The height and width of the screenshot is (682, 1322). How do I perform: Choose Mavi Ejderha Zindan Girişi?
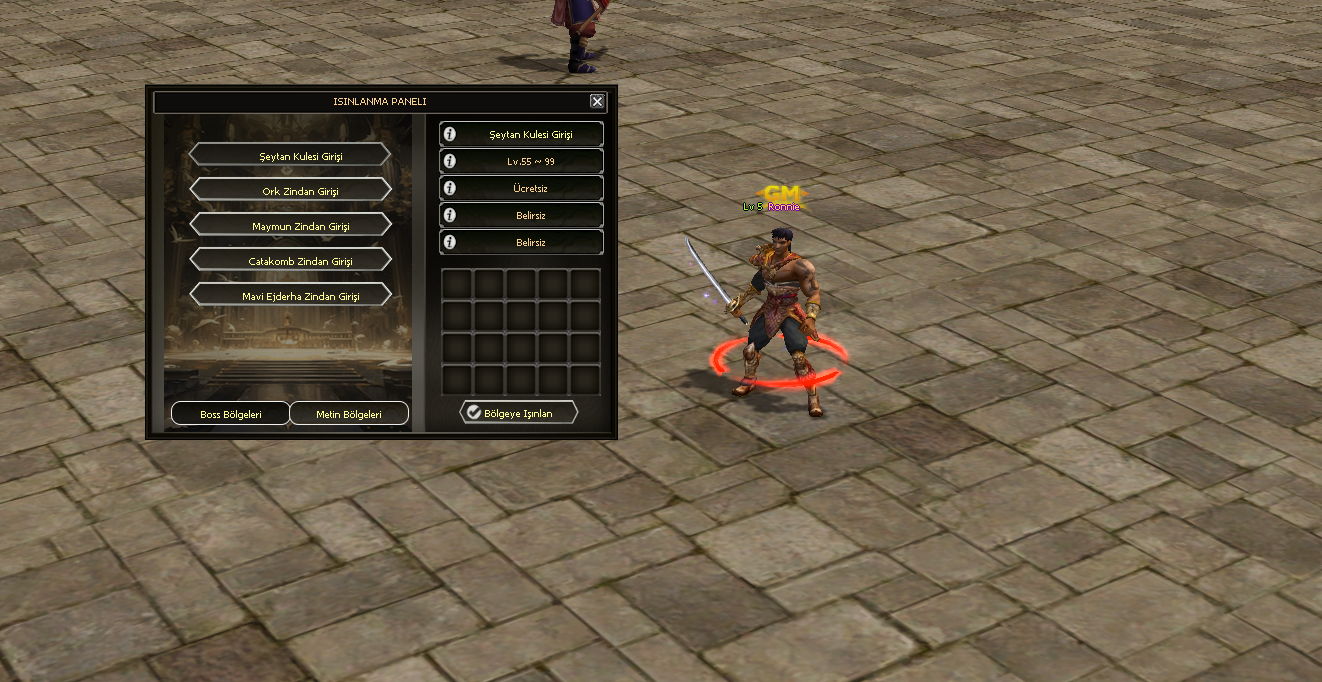coord(289,295)
